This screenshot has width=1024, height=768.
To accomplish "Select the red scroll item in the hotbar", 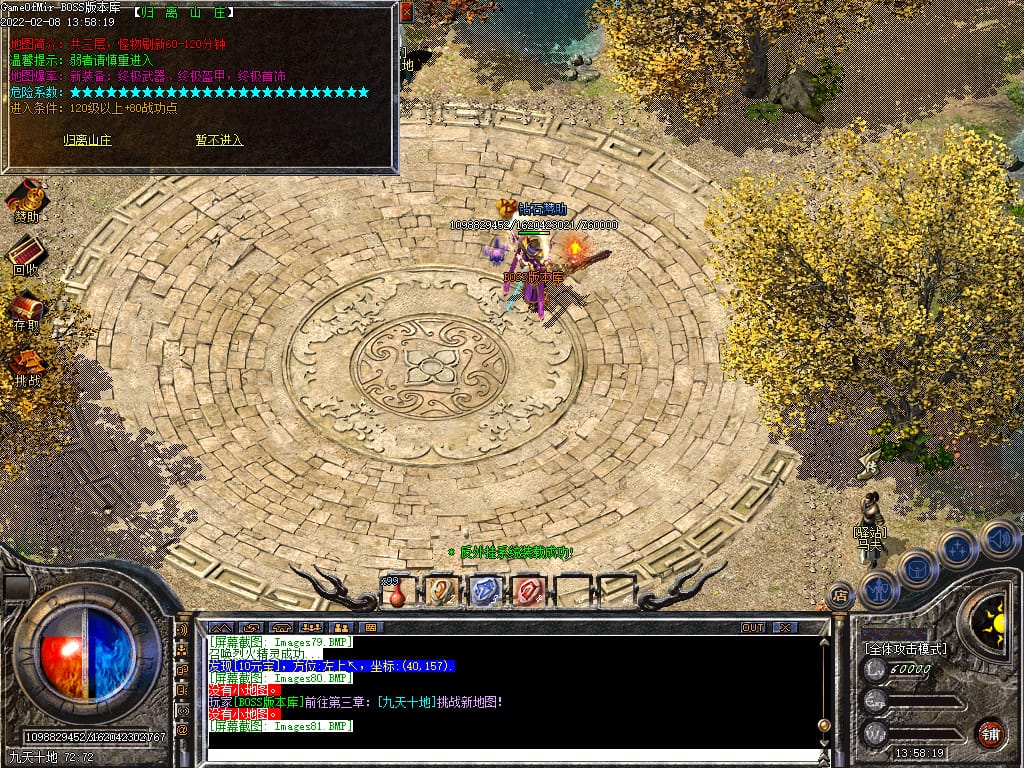I will [528, 591].
